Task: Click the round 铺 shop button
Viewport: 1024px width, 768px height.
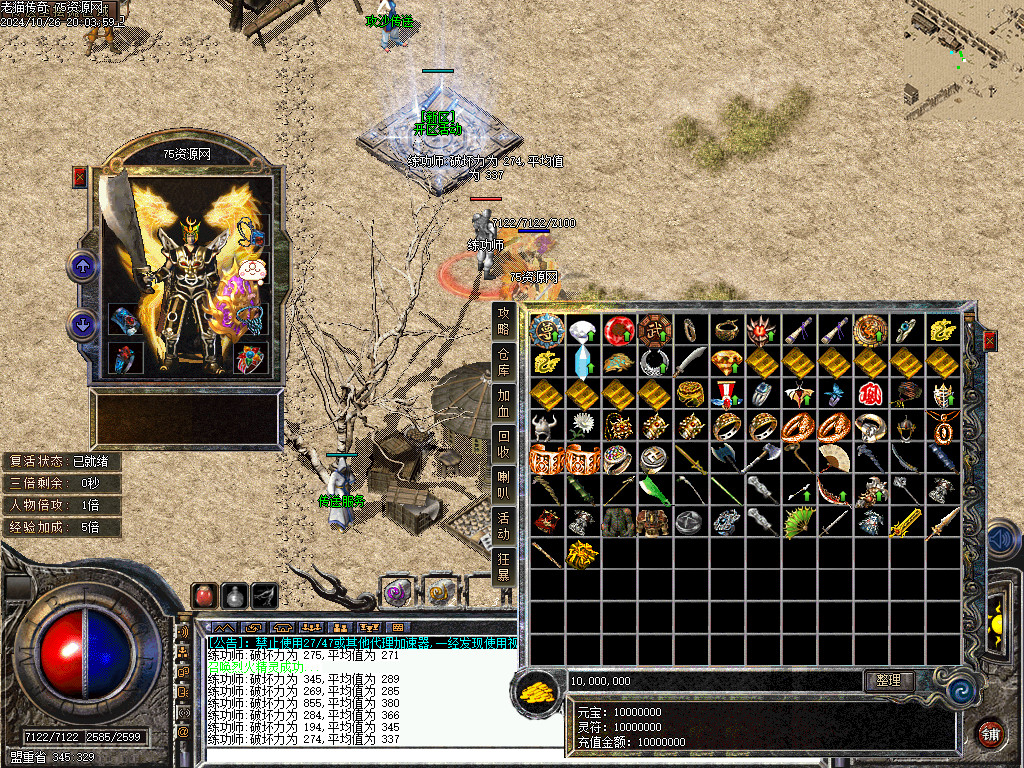Action: (x=990, y=735)
